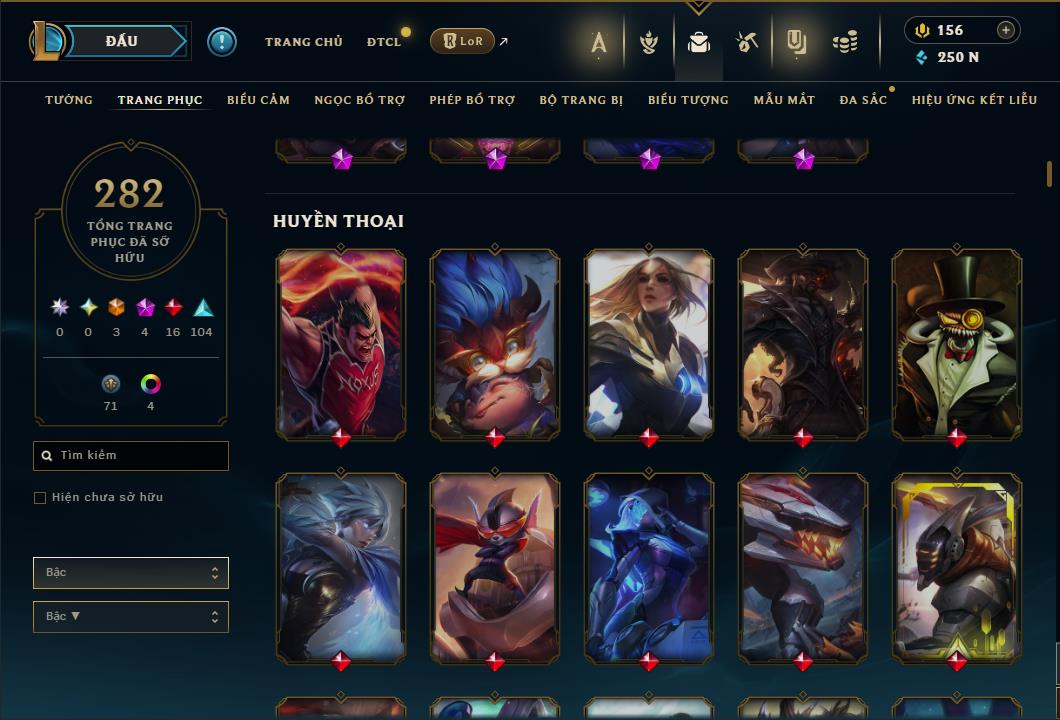Show the PHÉP BỔ TRỢ tab
Viewport: 1060px width, 720px height.
coord(472,100)
